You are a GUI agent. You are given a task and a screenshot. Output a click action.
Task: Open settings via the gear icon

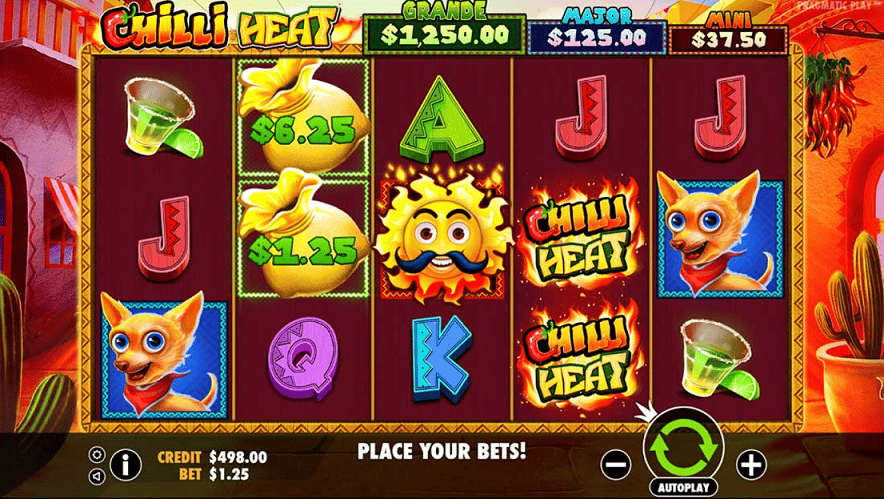[x=97, y=453]
